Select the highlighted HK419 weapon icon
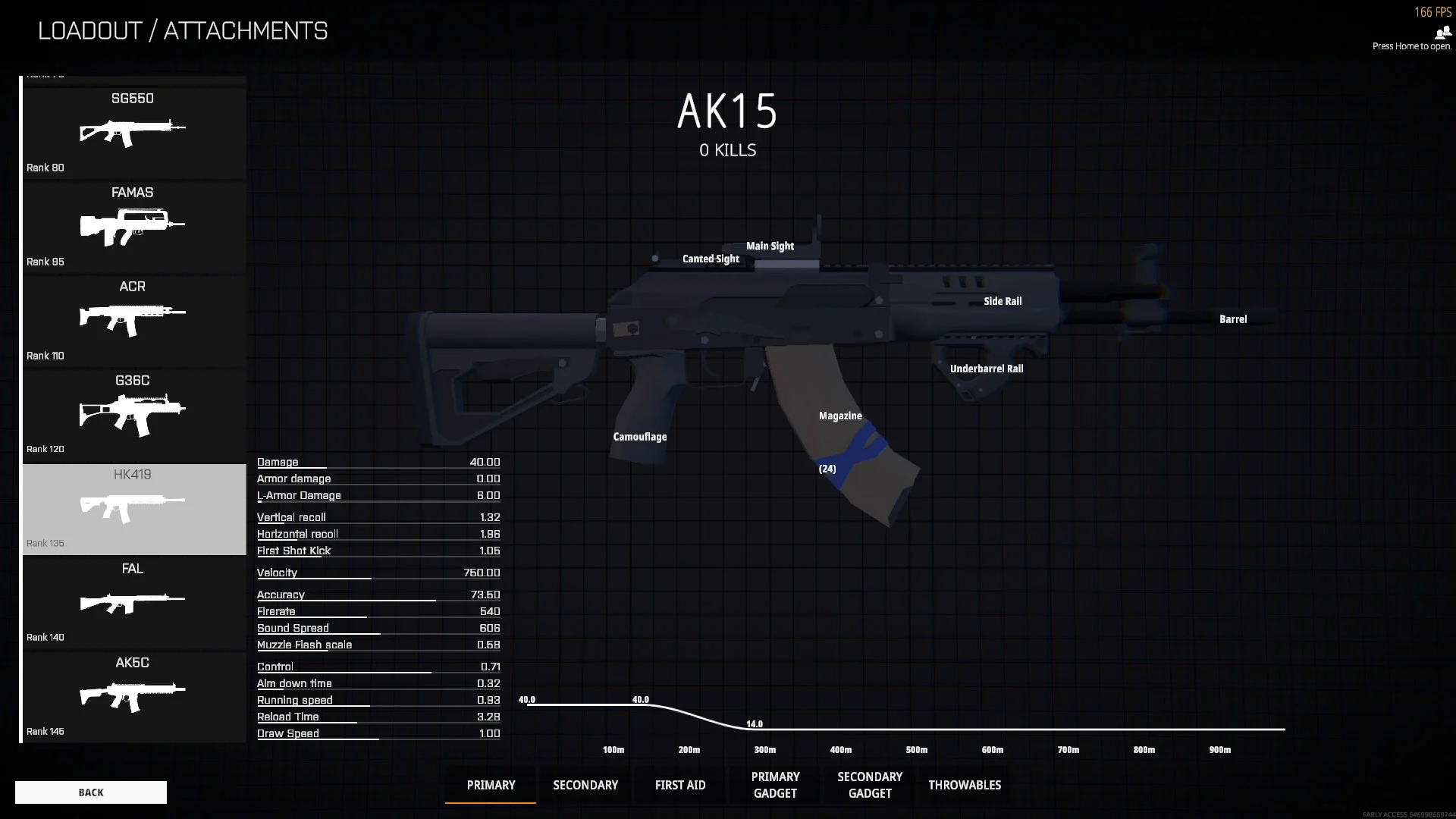Viewport: 1456px width, 819px height. 133,507
